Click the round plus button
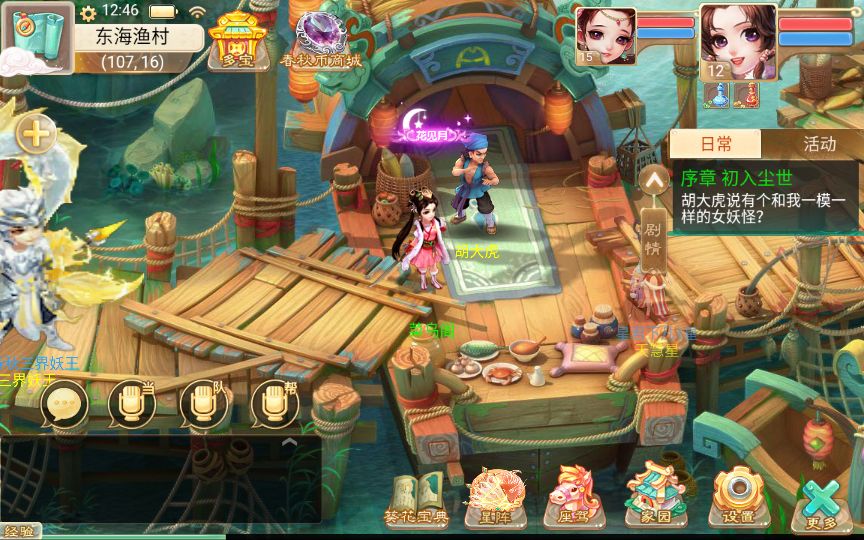864x540 pixels. point(35,132)
